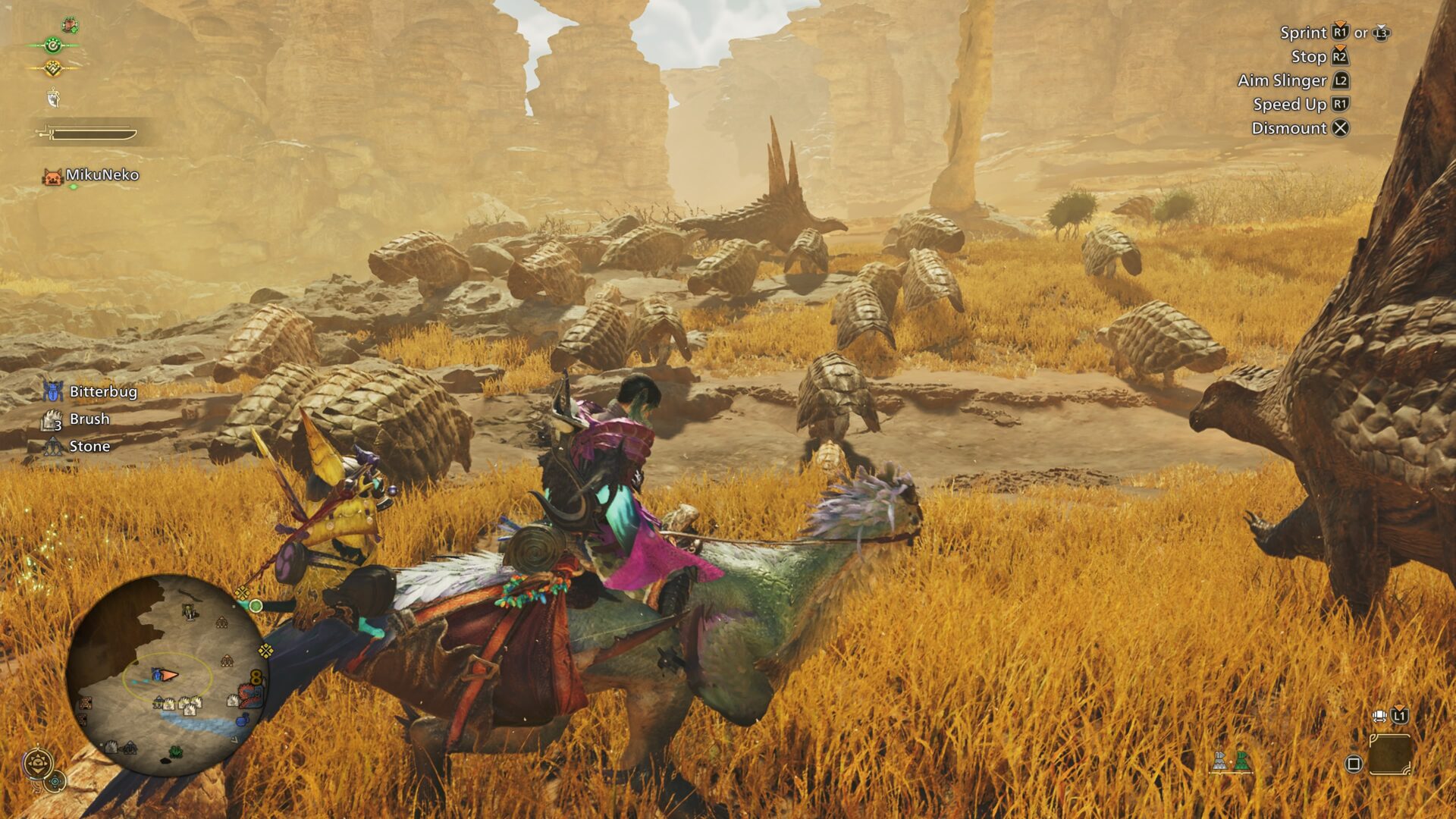Click the weapon sharpness gauge blade
Viewport: 1456px width, 819px height.
pyautogui.click(x=94, y=133)
